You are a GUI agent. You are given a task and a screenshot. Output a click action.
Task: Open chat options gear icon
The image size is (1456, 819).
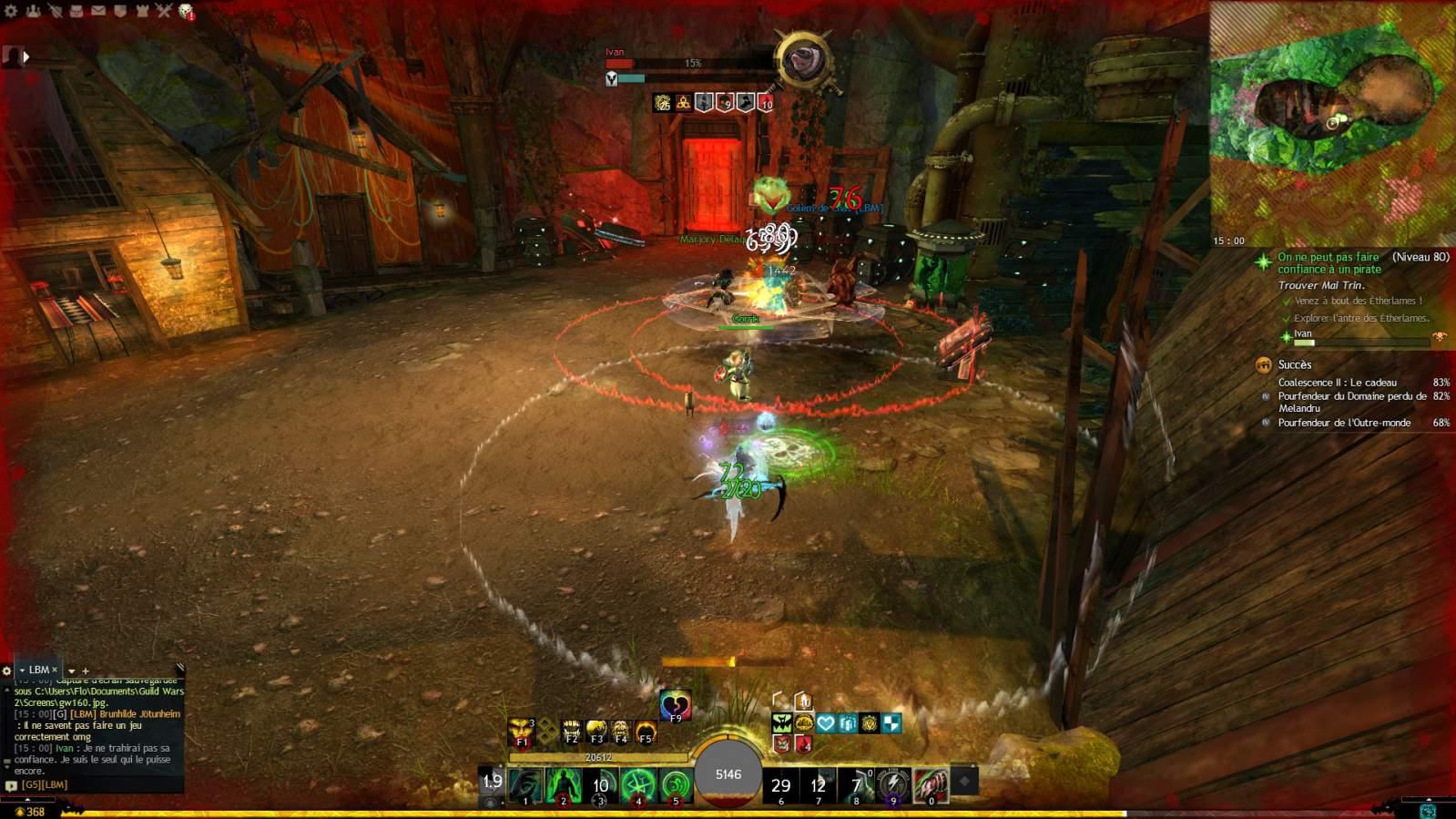pos(7,671)
